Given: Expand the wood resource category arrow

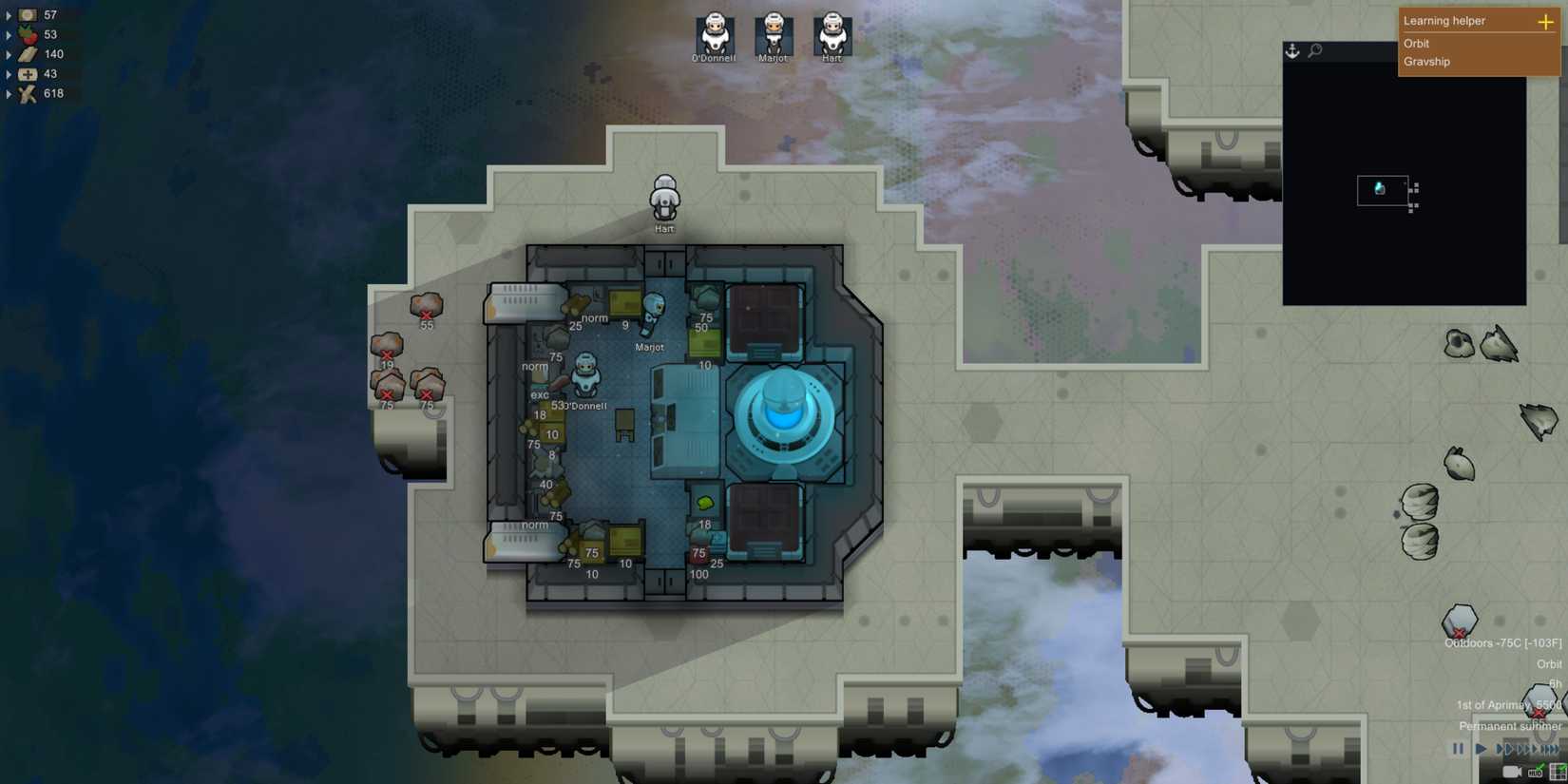Looking at the screenshot, I should pyautogui.click(x=10, y=92).
